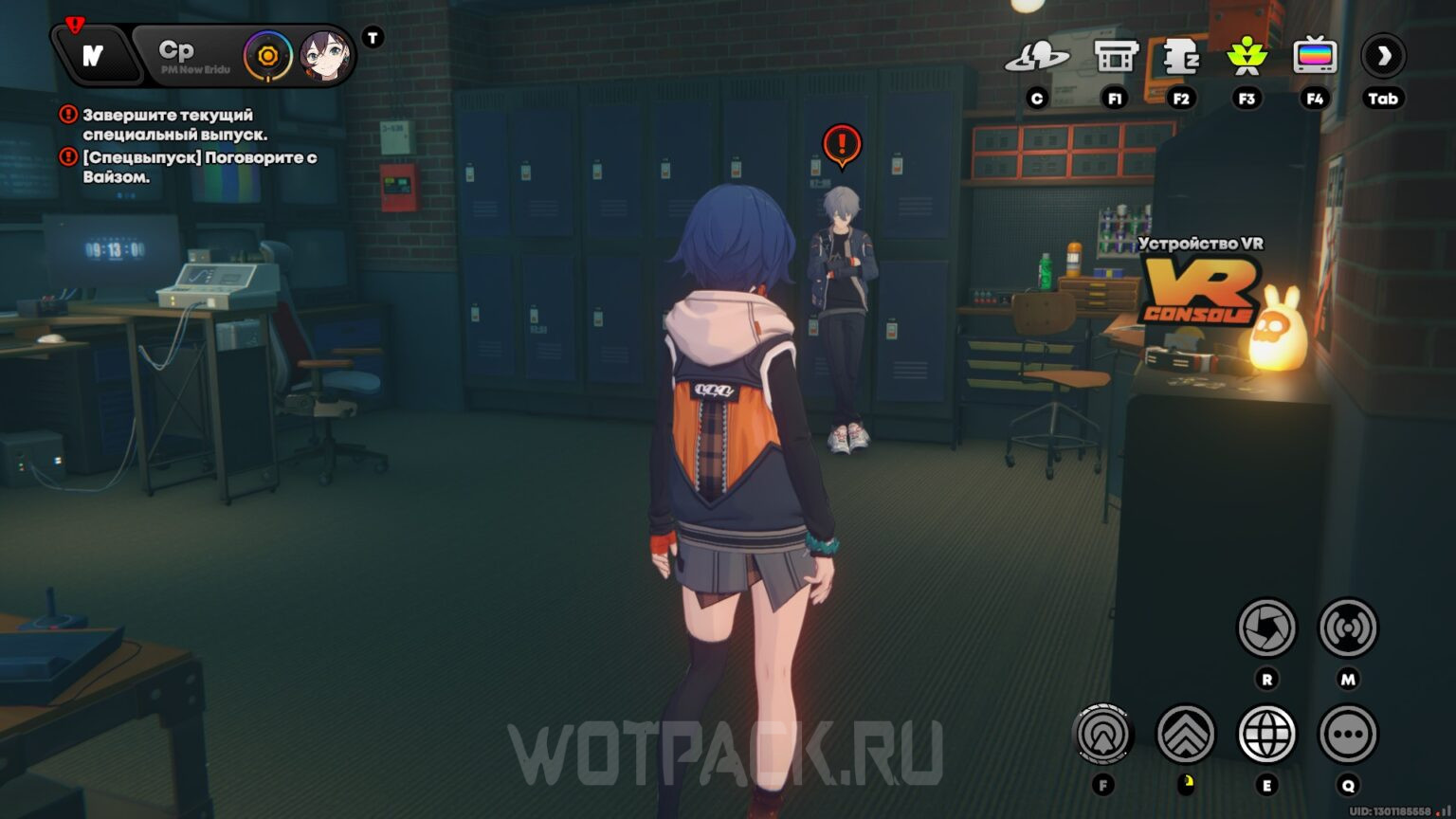This screenshot has width=1456, height=819.
Task: Select the F2 film reel icon
Action: pyautogui.click(x=1180, y=57)
